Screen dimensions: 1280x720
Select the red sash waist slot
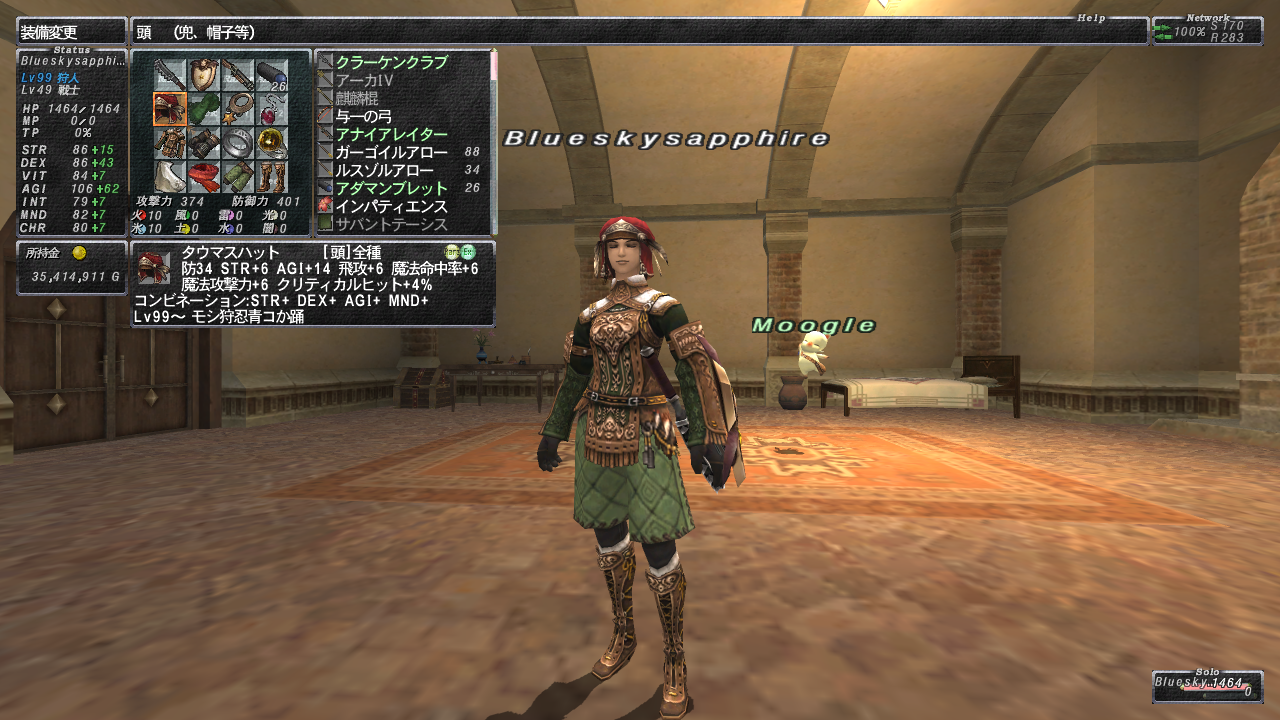tap(204, 176)
